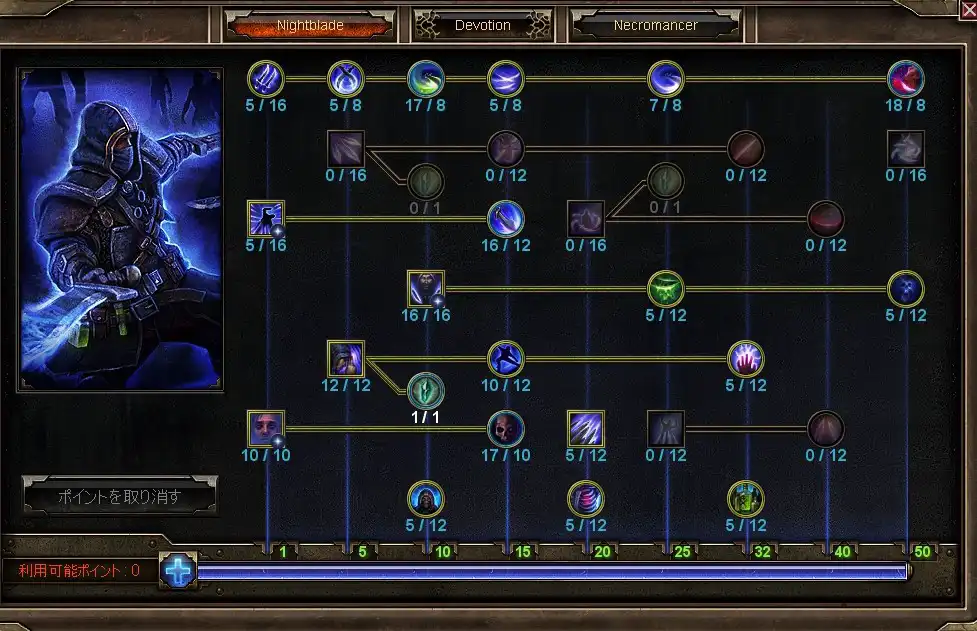
Task: Click the ポイントを取り消す undo points button
Action: point(120,496)
